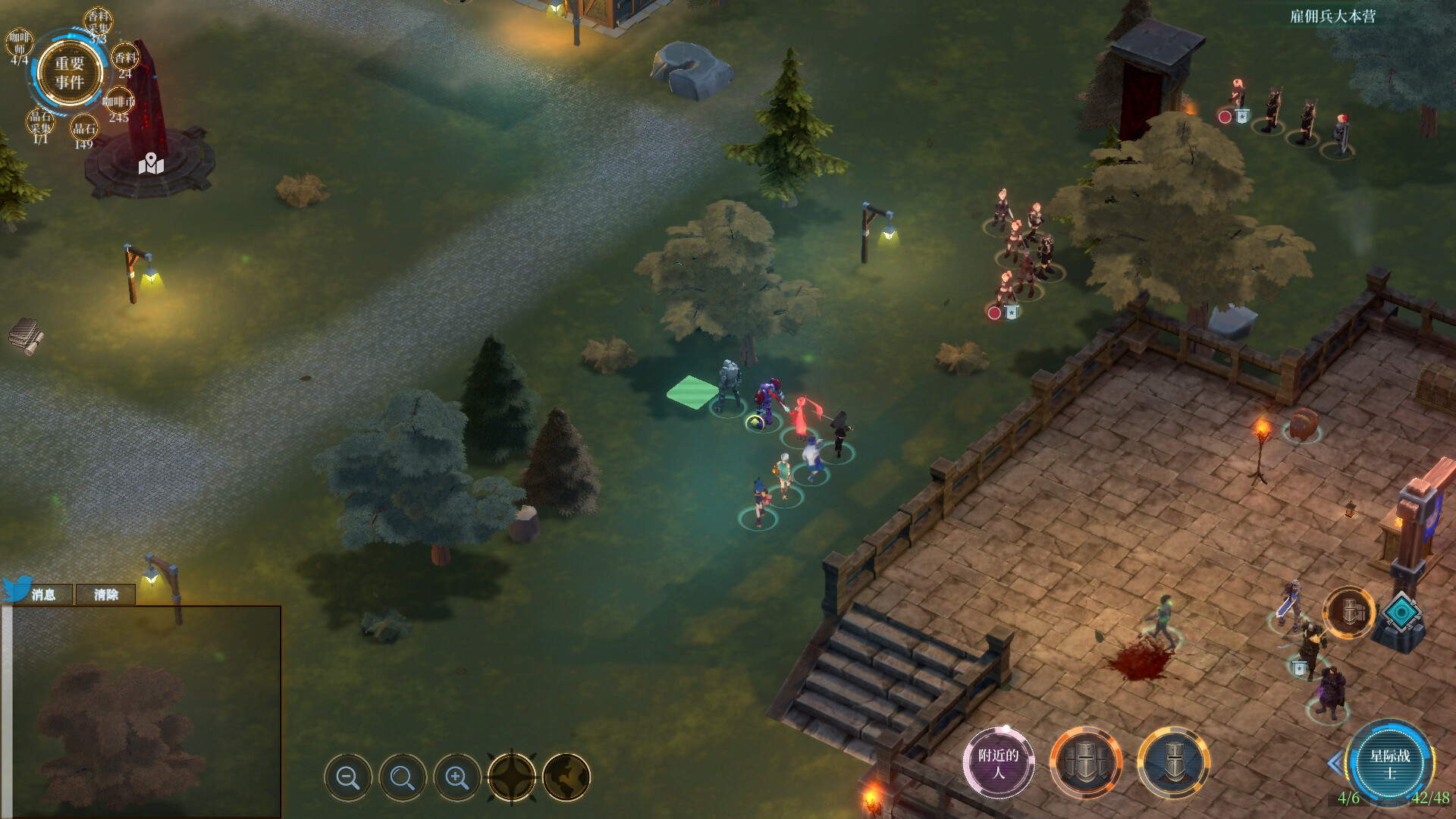Select the 咖啡师 resource badge

coord(20,44)
